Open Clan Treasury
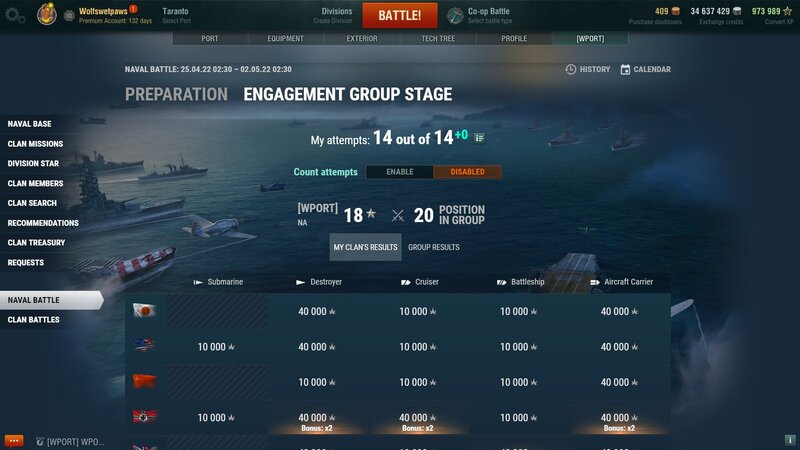The width and height of the screenshot is (800, 450). point(36,243)
